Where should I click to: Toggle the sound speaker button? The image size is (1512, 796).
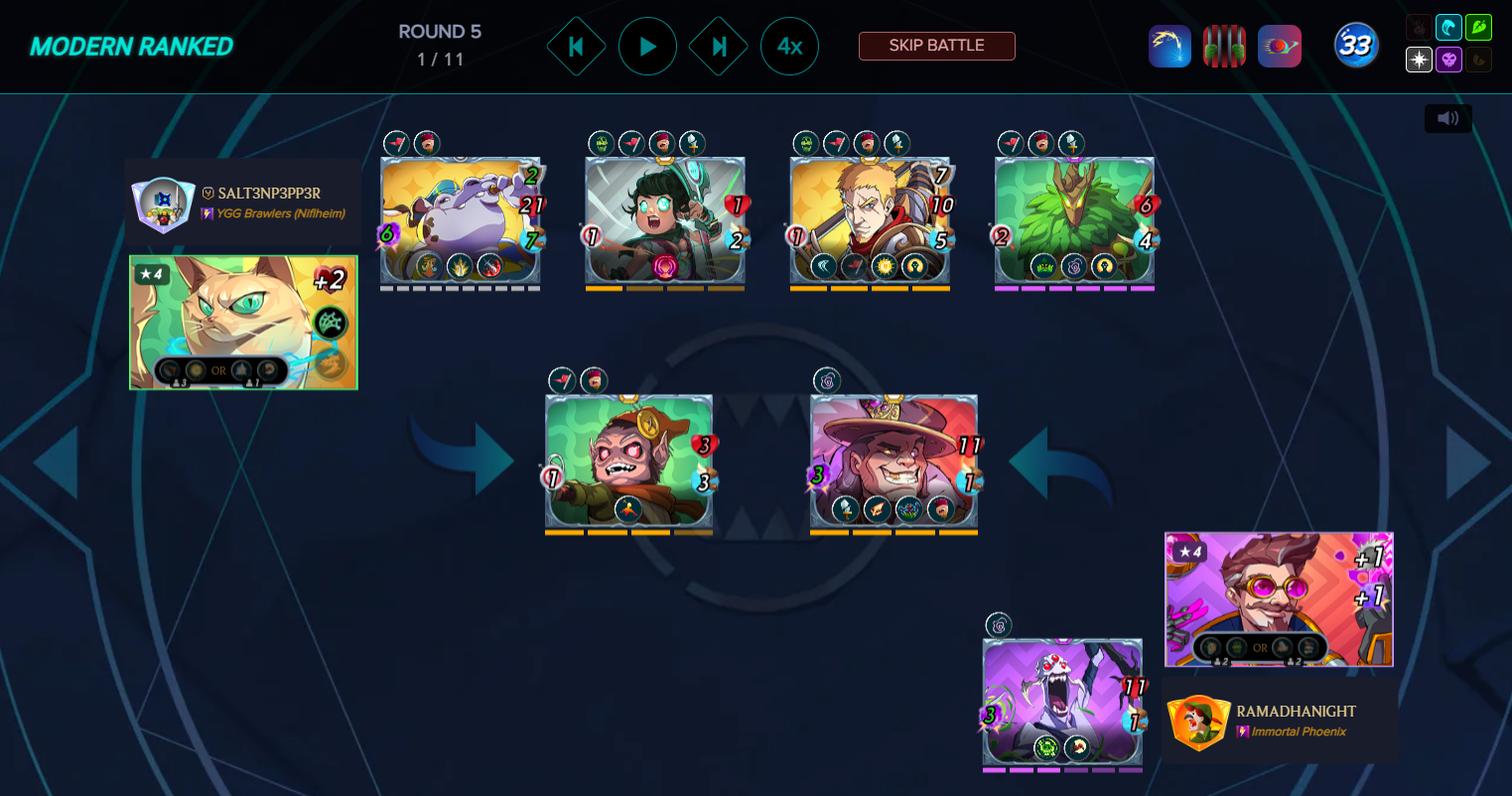click(x=1447, y=119)
